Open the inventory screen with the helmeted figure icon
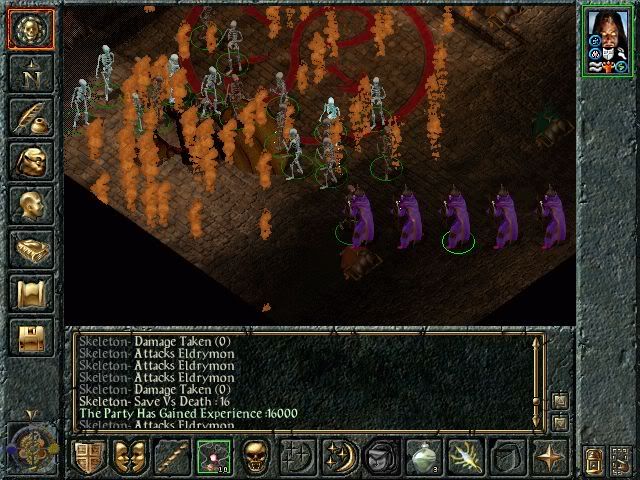 pos(31,162)
